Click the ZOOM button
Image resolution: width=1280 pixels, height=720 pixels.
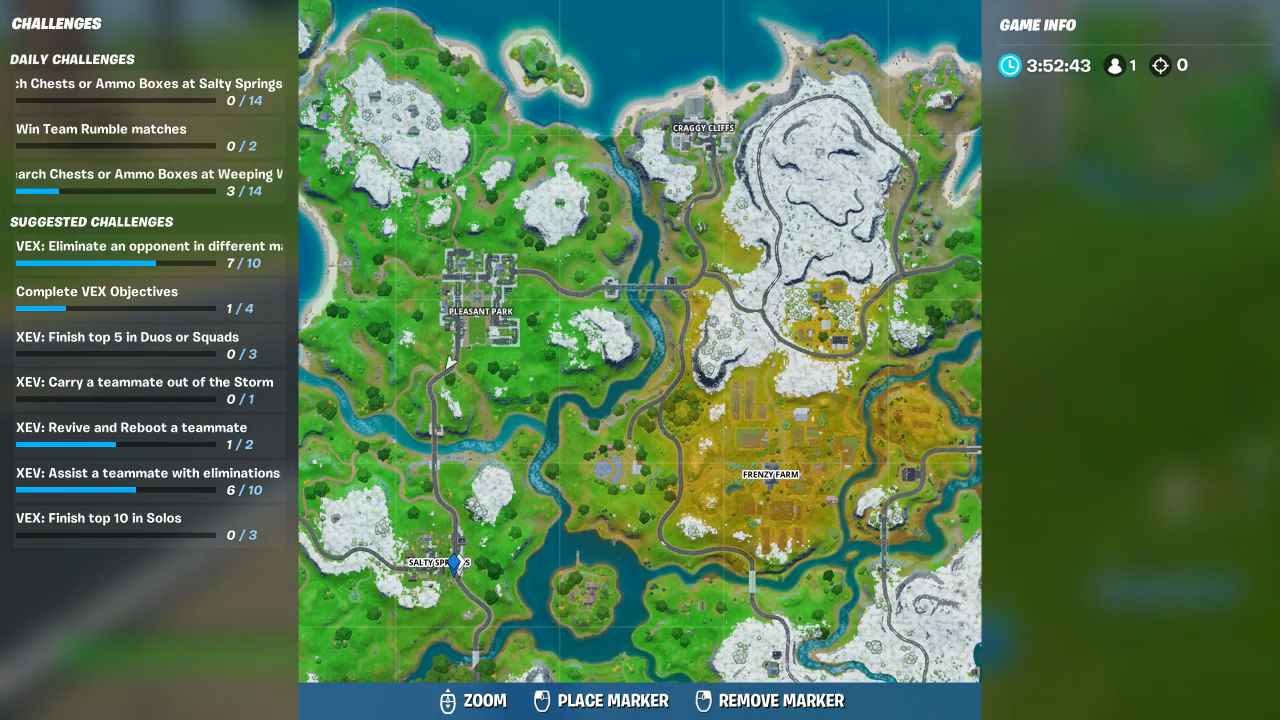tap(484, 701)
